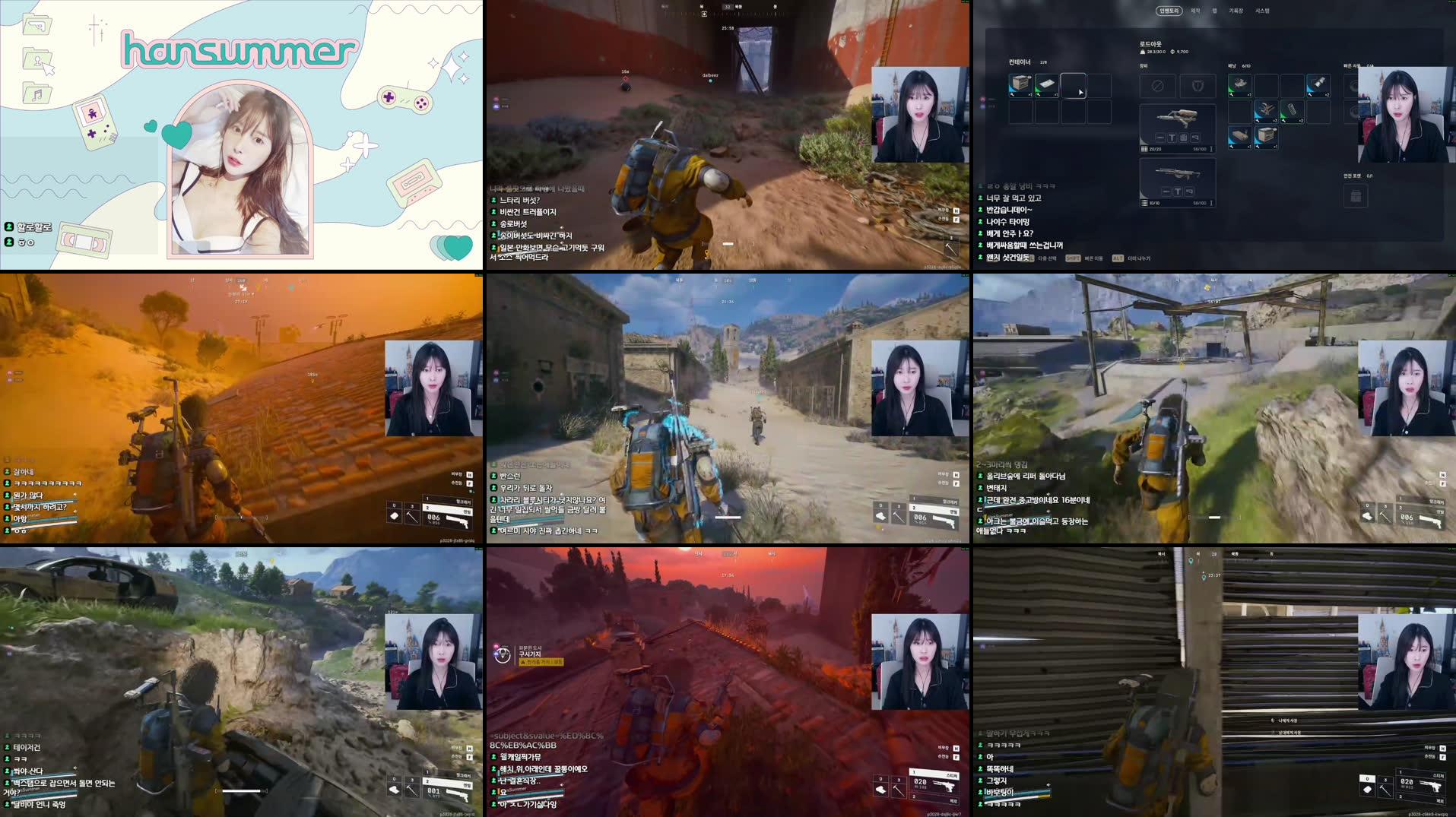Toggle the prohibited-sign equipment slot

point(1158,87)
